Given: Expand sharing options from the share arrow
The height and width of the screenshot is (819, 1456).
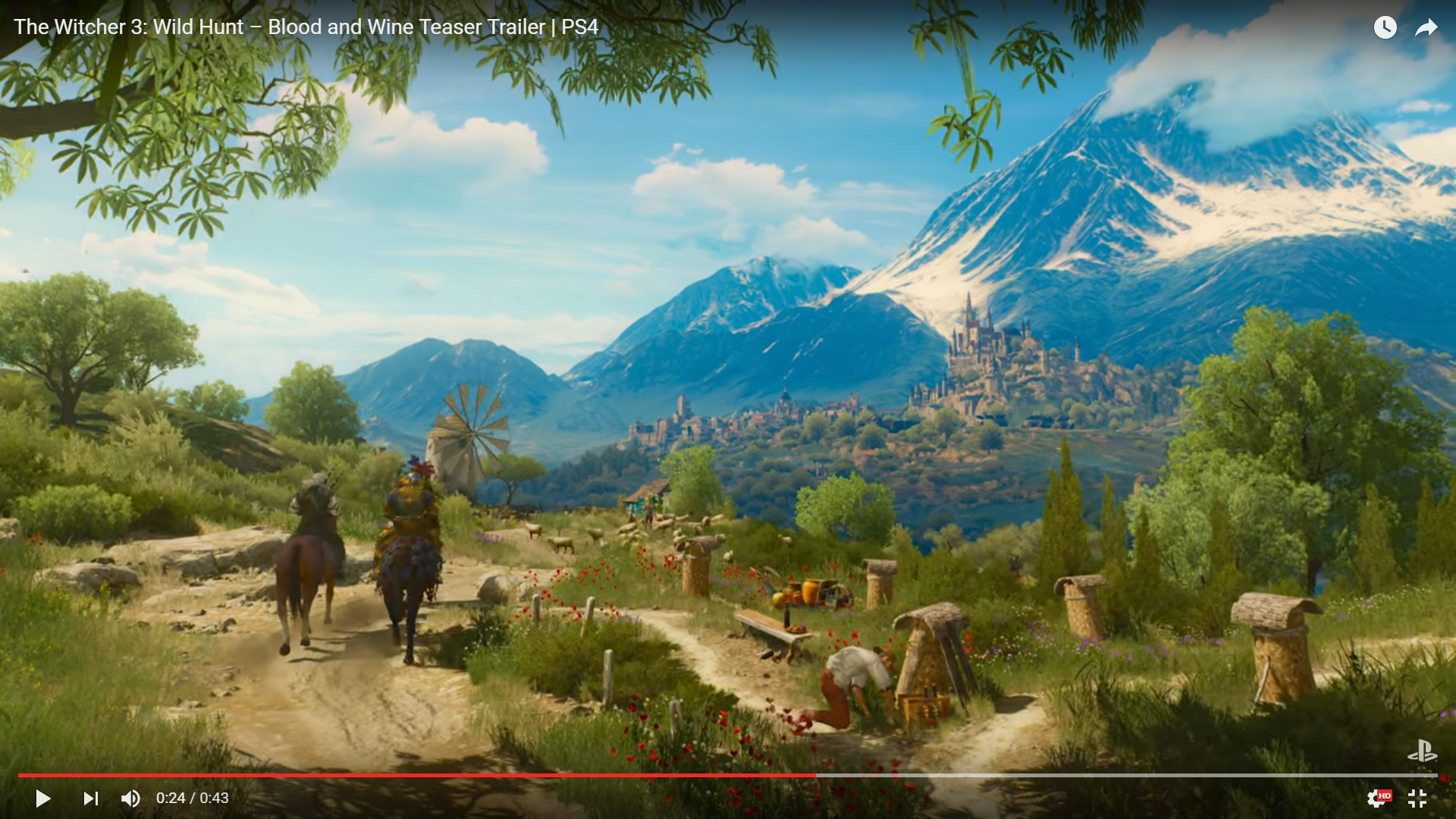Looking at the screenshot, I should 1426,27.
